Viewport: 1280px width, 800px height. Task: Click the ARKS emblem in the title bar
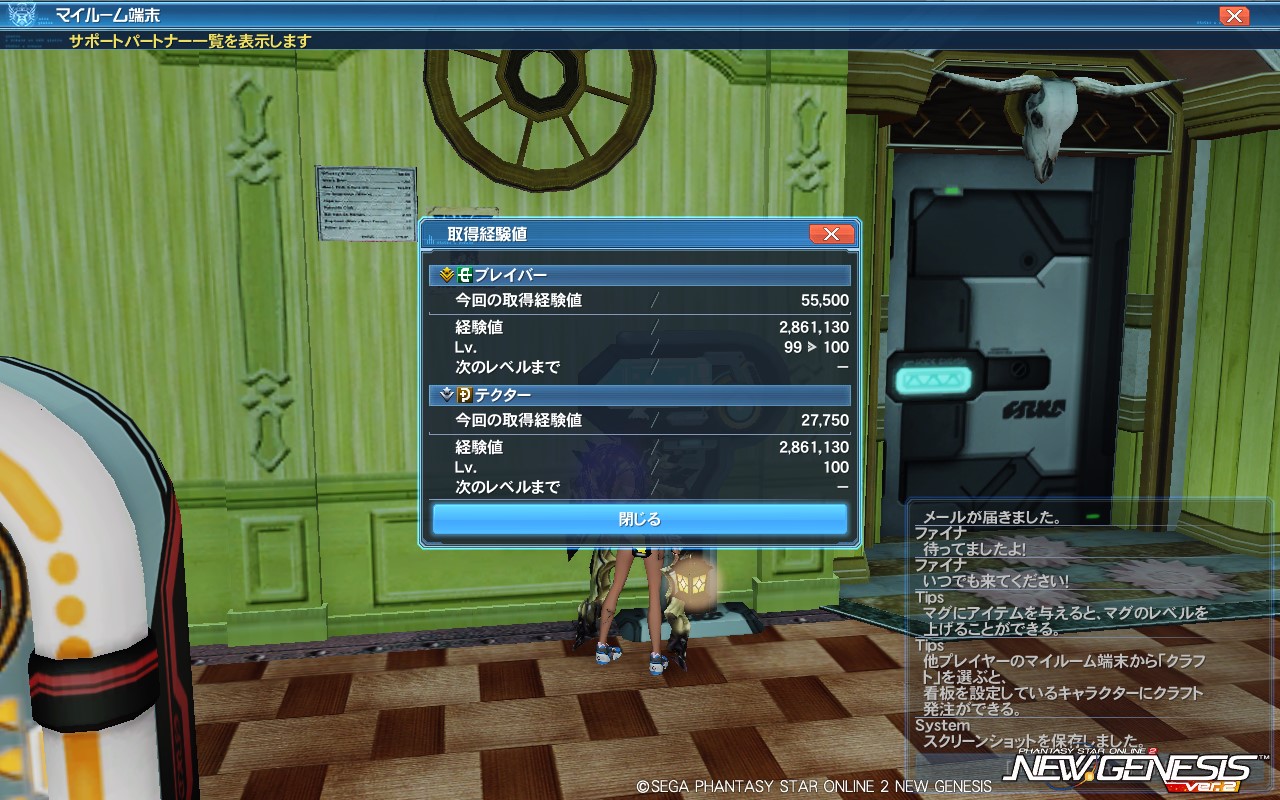pos(21,15)
